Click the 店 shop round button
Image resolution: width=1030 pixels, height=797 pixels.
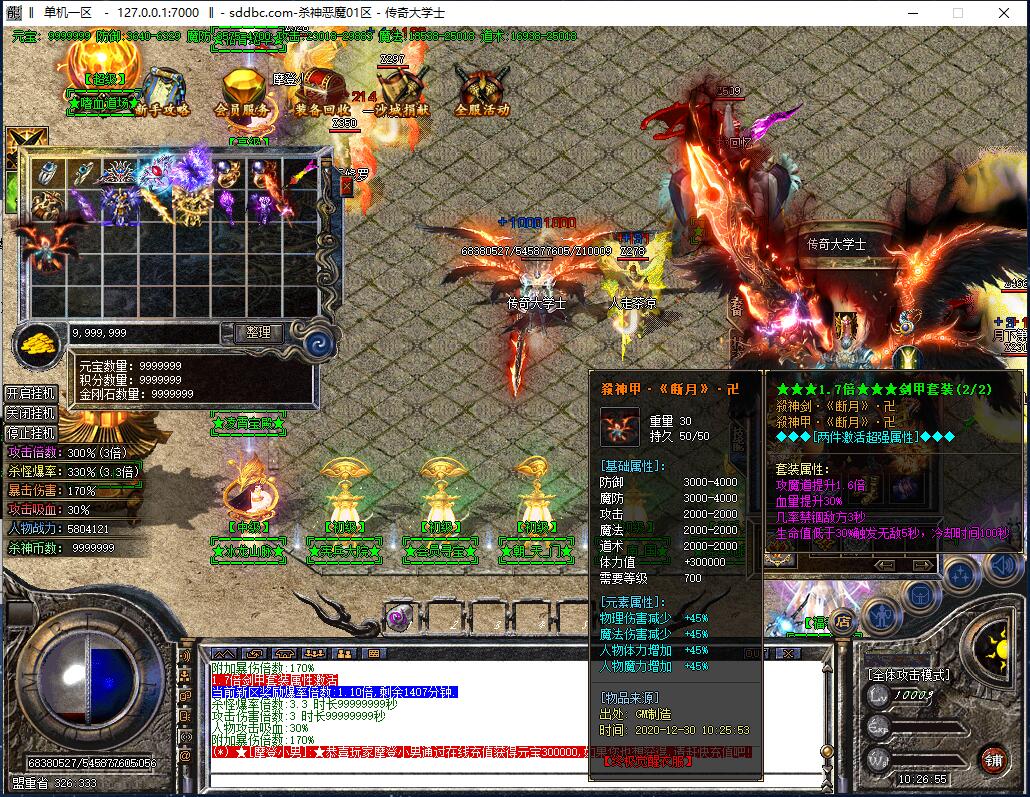842,620
